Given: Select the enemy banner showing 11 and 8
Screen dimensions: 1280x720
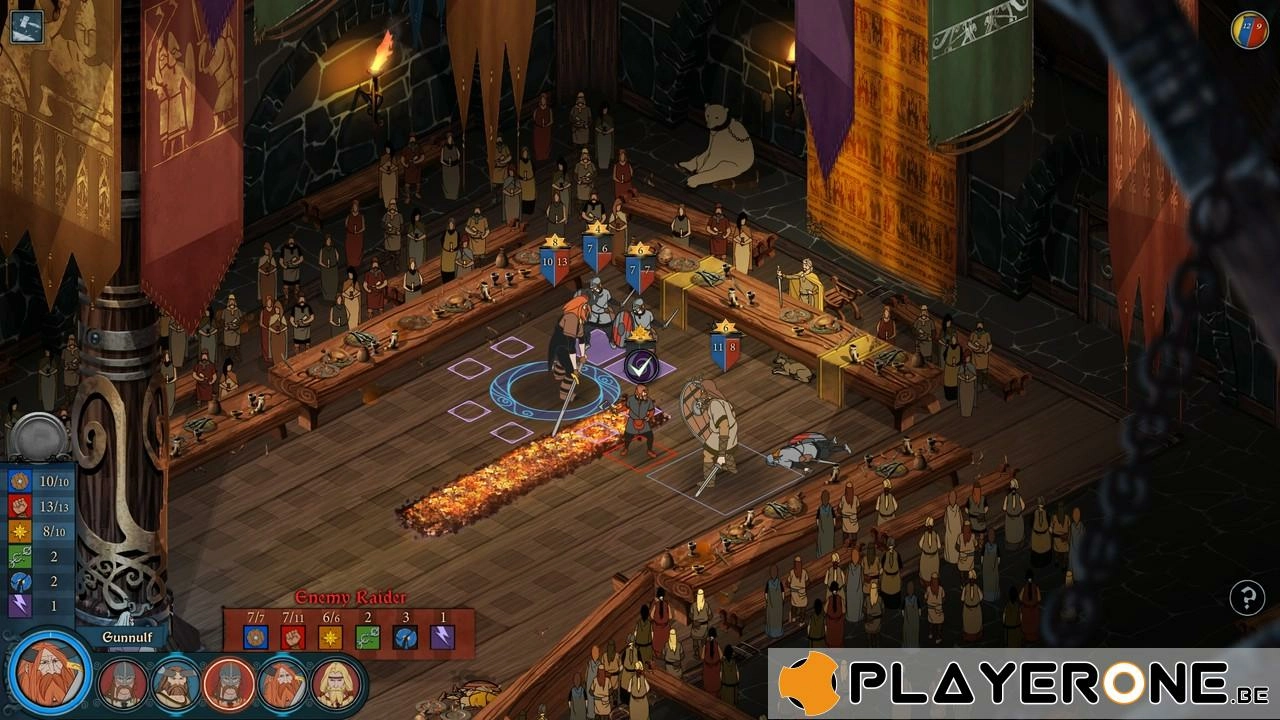Looking at the screenshot, I should [x=725, y=348].
